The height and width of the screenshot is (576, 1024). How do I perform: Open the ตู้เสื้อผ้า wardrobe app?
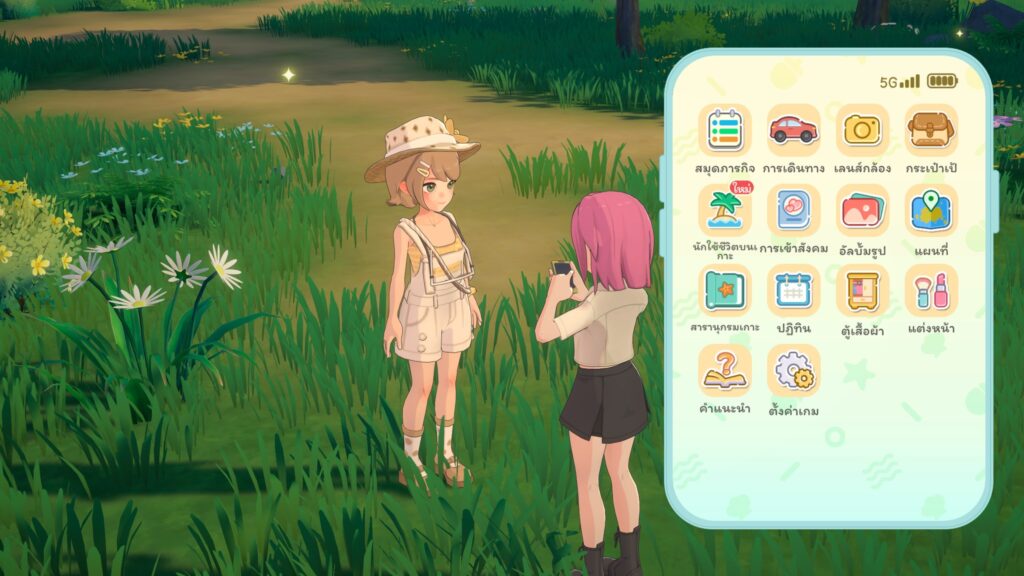(862, 290)
